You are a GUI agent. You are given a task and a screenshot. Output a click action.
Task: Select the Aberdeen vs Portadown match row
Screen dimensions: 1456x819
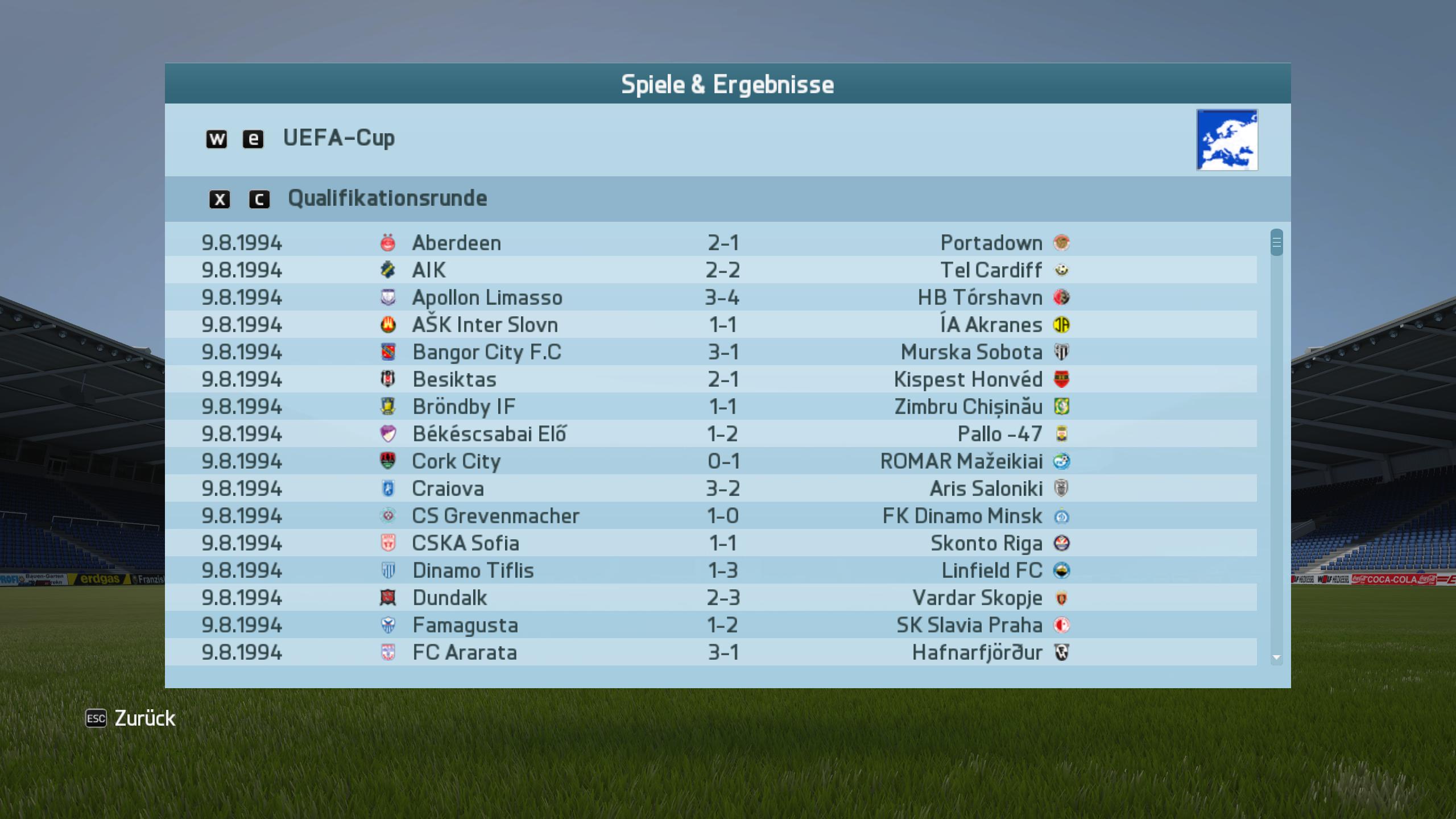711,243
